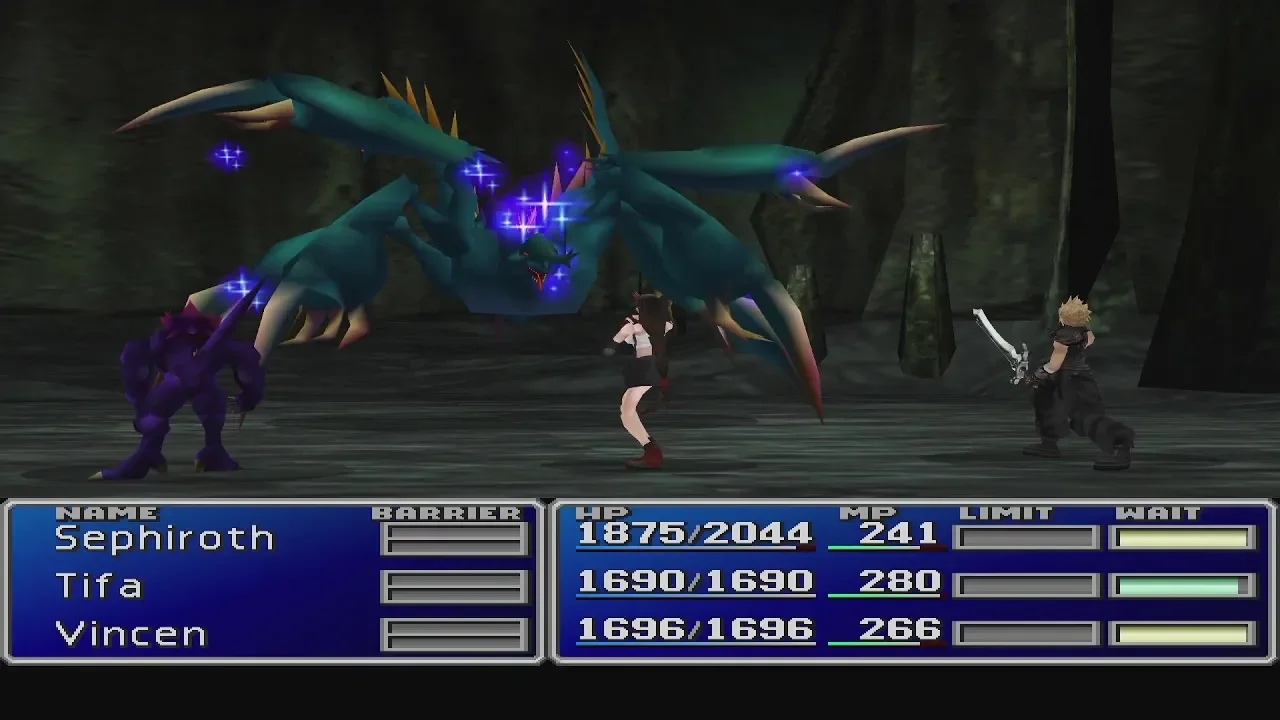Choose Tifa's name row
Screen dimensions: 1280x720
(x=99, y=586)
